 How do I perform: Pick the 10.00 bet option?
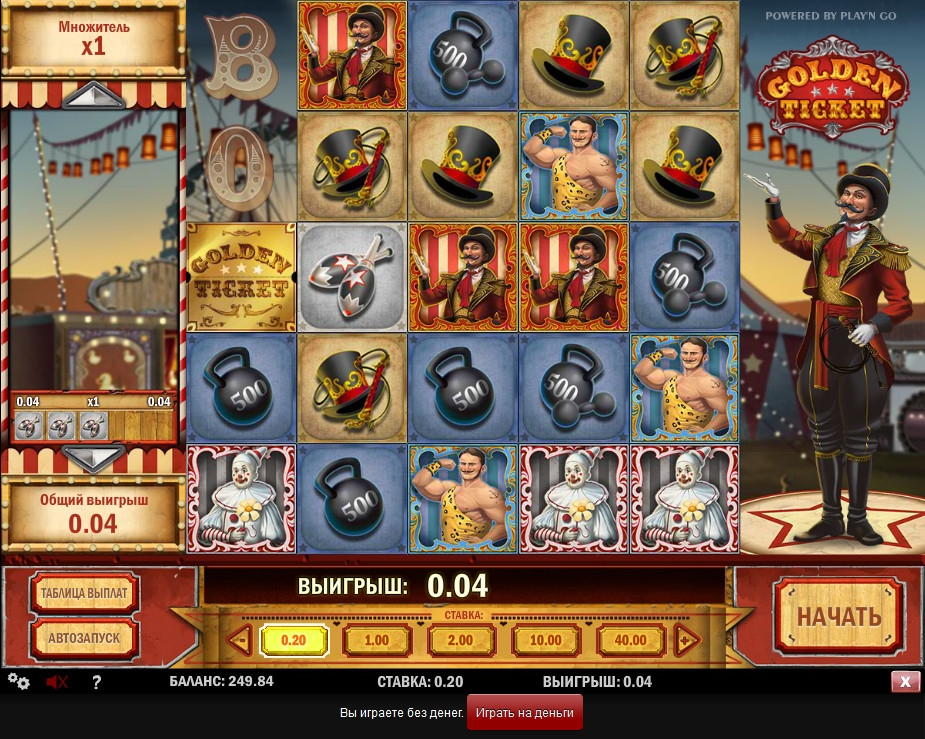(x=545, y=641)
